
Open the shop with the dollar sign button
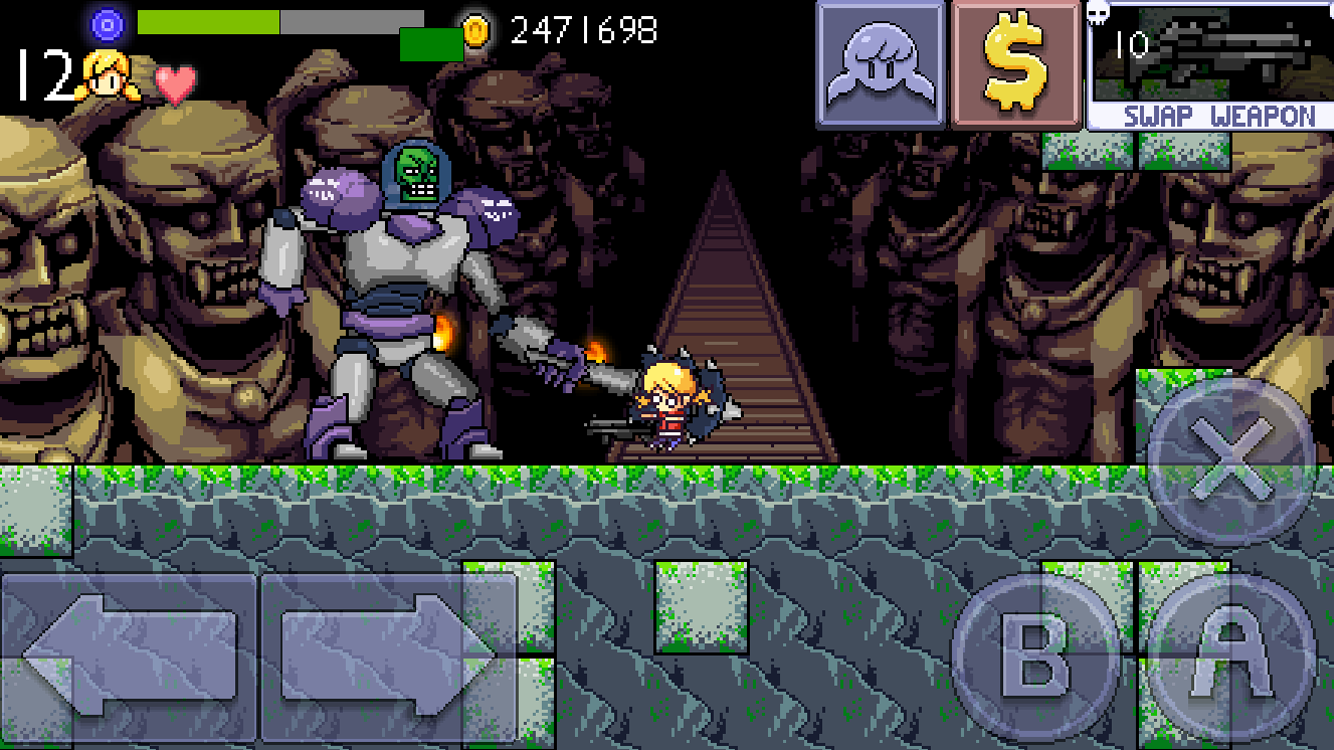[1016, 66]
